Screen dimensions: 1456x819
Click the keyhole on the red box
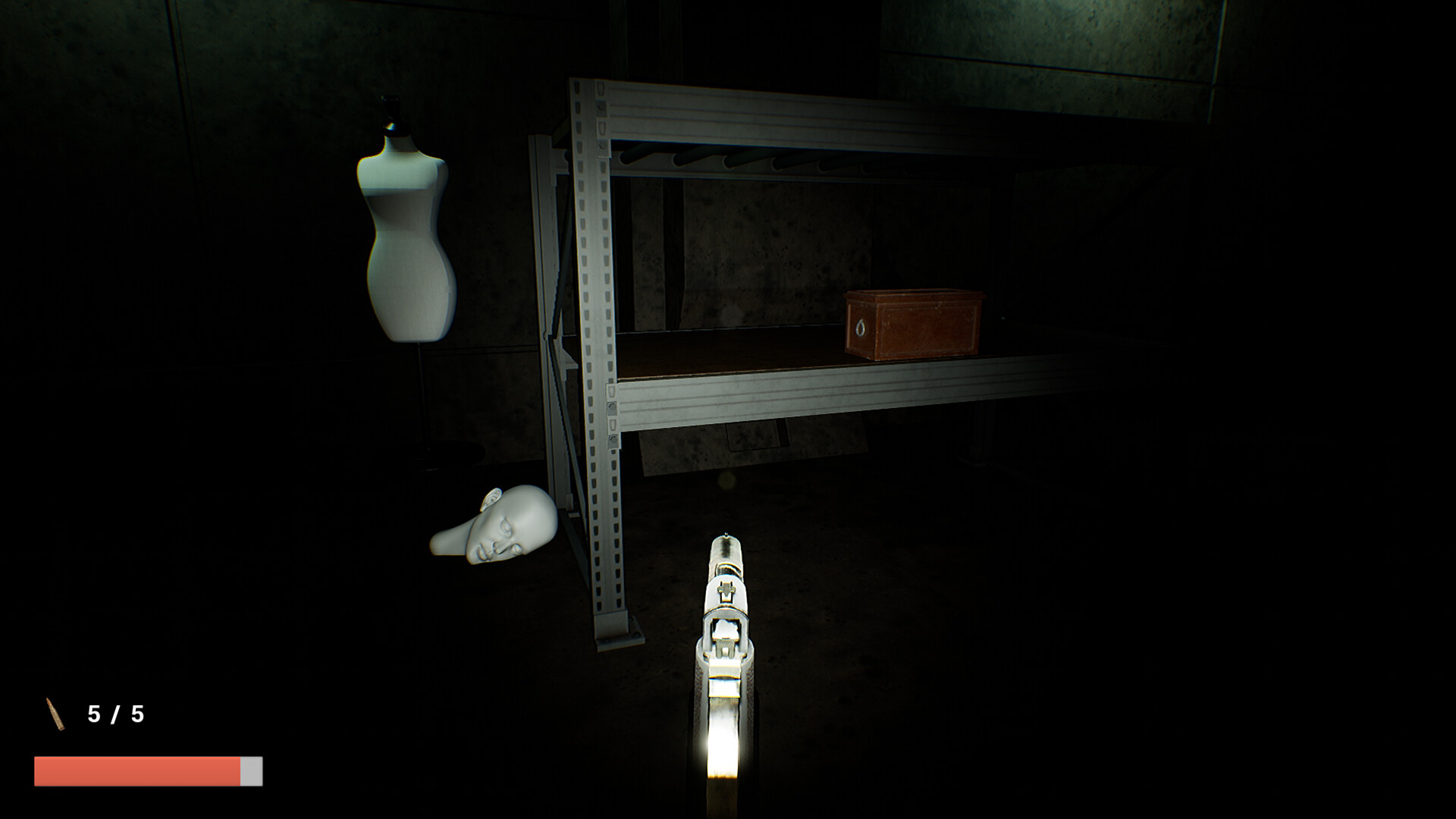(861, 328)
